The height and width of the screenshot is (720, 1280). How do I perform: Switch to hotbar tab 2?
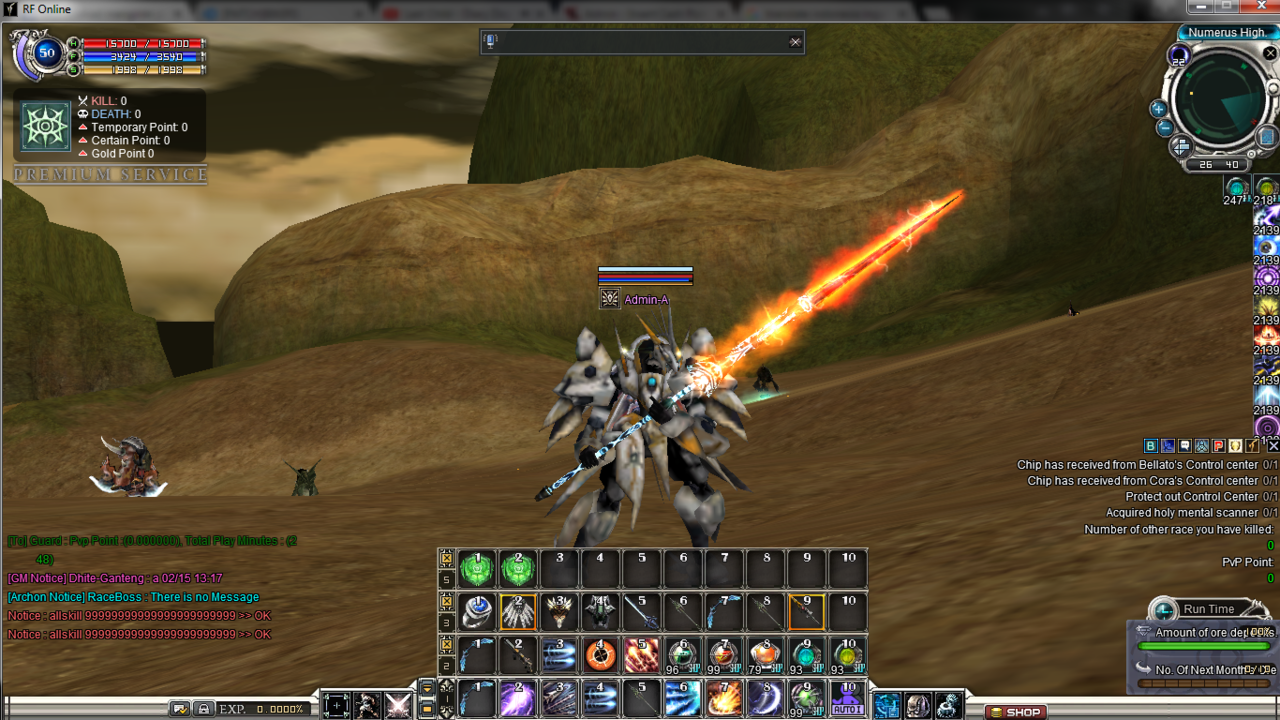[449, 666]
